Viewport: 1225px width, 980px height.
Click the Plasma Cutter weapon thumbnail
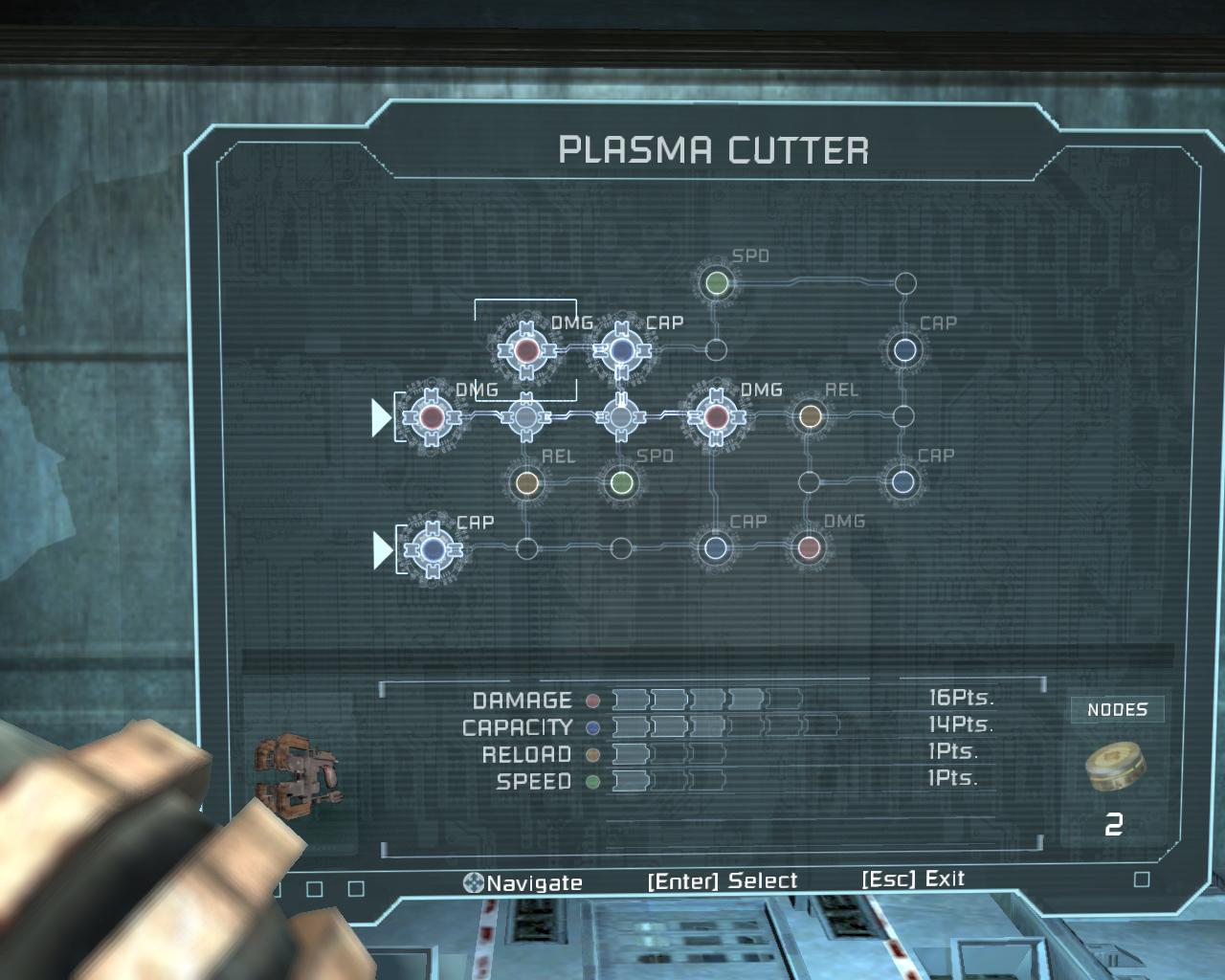pyautogui.click(x=299, y=768)
